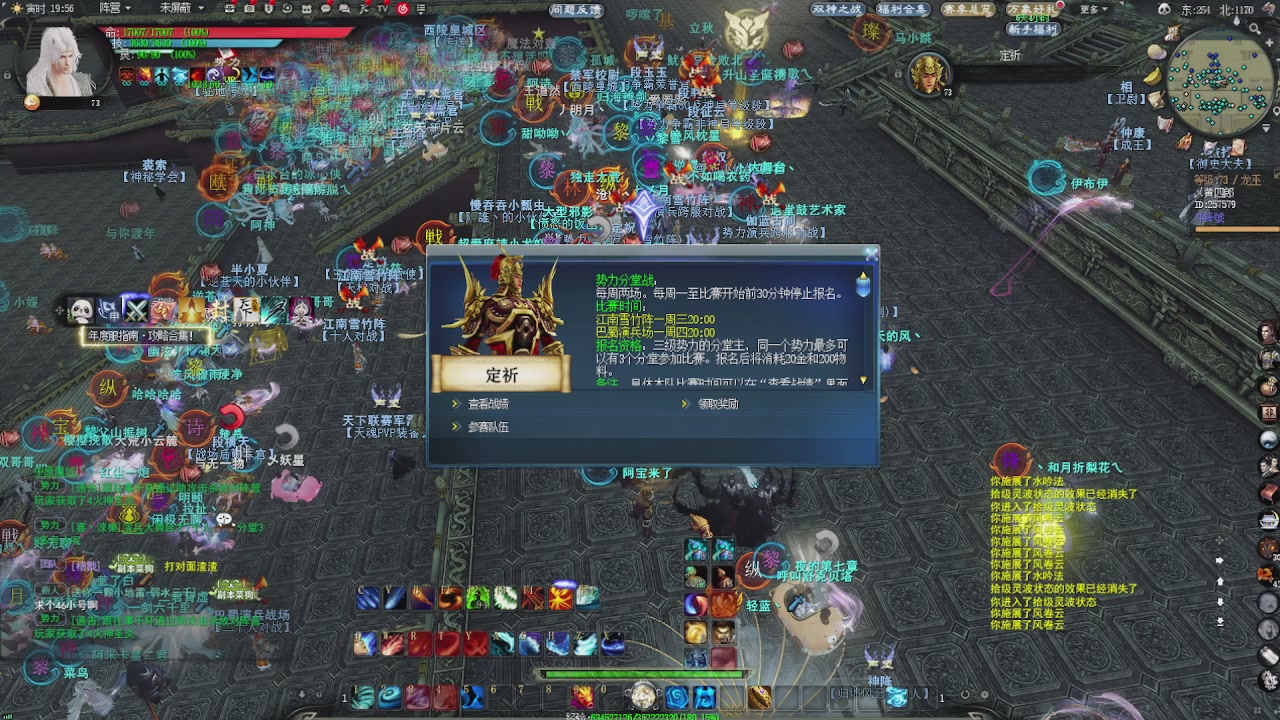Click the chat bubble icon in the top bar
1280x720 pixels.
[x=327, y=8]
